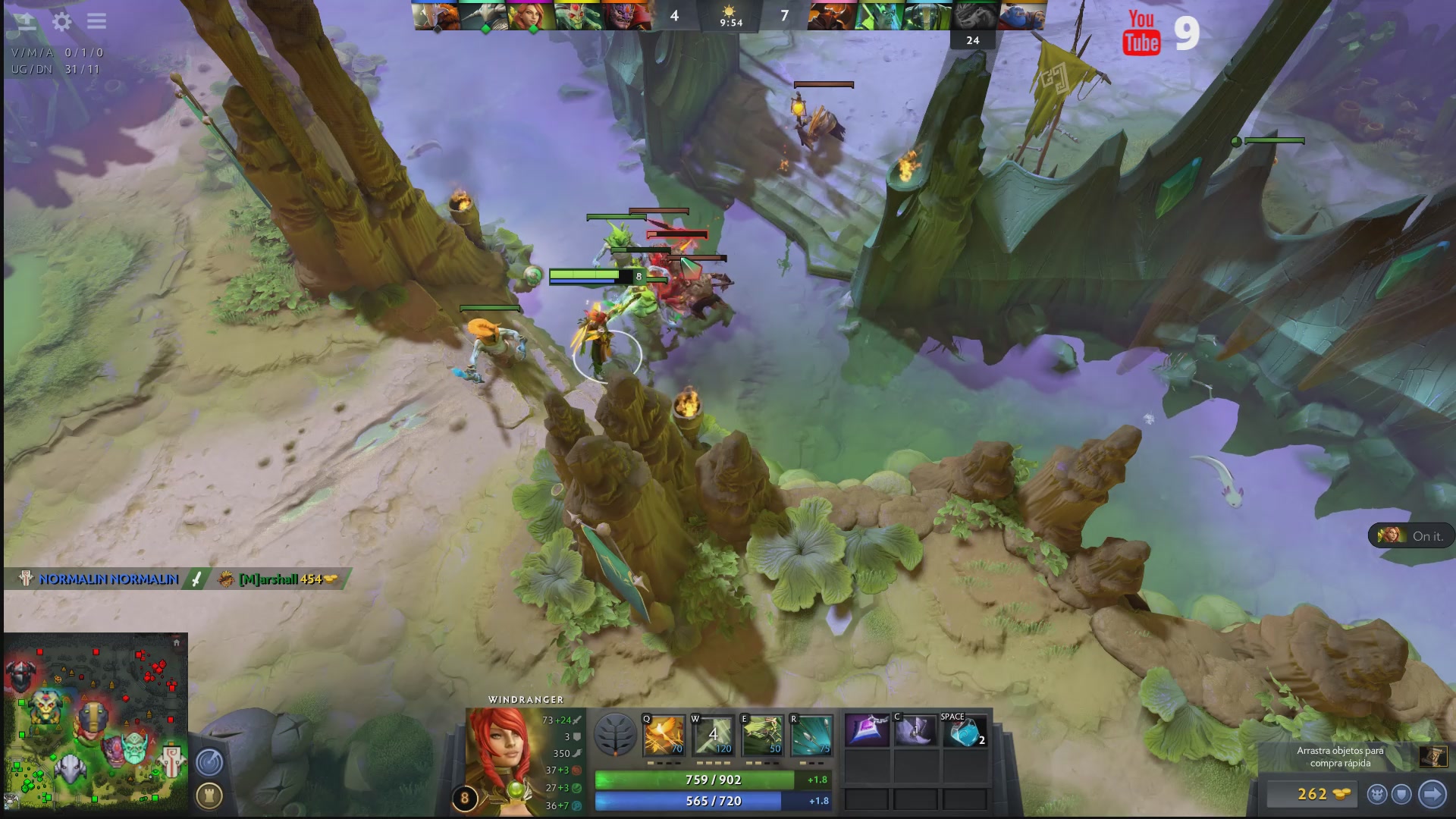
Task: Select the purple Arcane Boots item slot
Action: tap(867, 732)
